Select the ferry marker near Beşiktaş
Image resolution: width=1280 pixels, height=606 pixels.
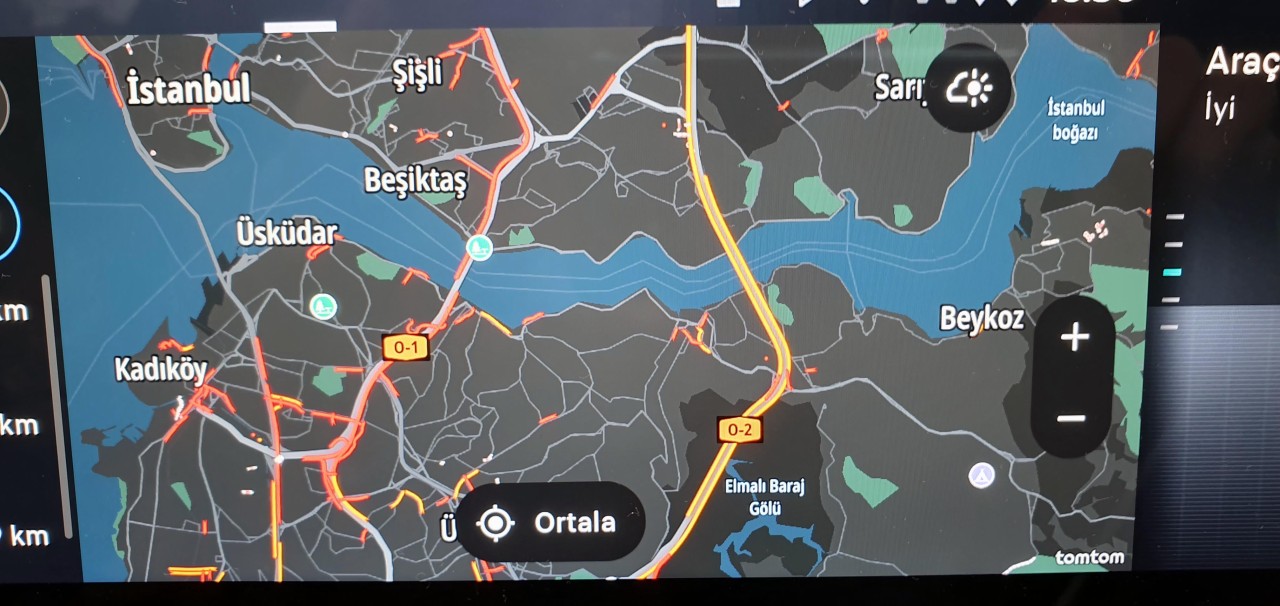[x=481, y=247]
